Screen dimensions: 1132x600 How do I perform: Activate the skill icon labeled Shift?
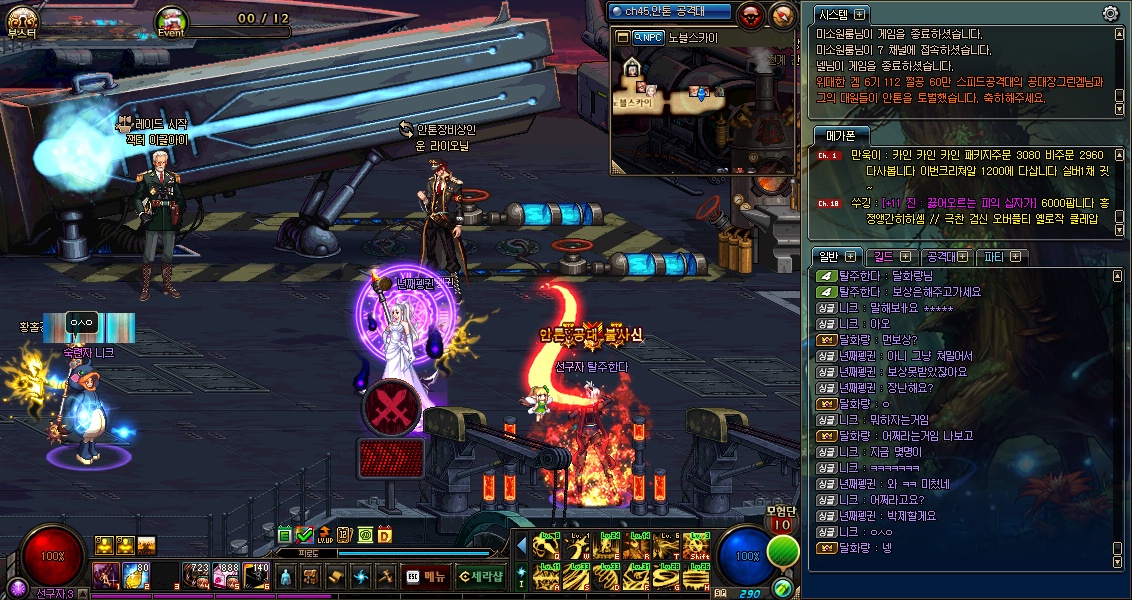696,546
